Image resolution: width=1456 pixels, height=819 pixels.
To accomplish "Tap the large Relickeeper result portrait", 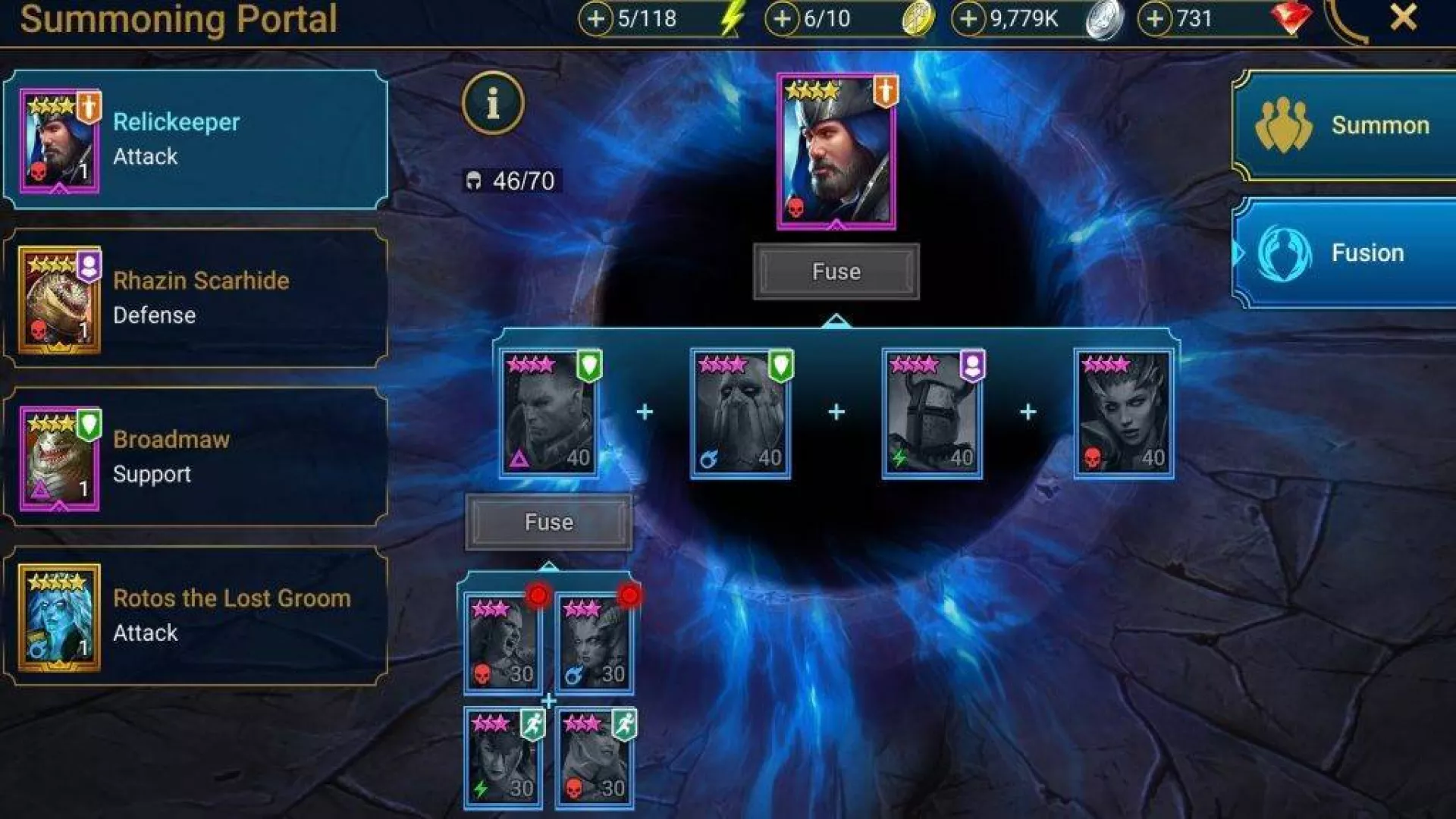I will pyautogui.click(x=836, y=152).
